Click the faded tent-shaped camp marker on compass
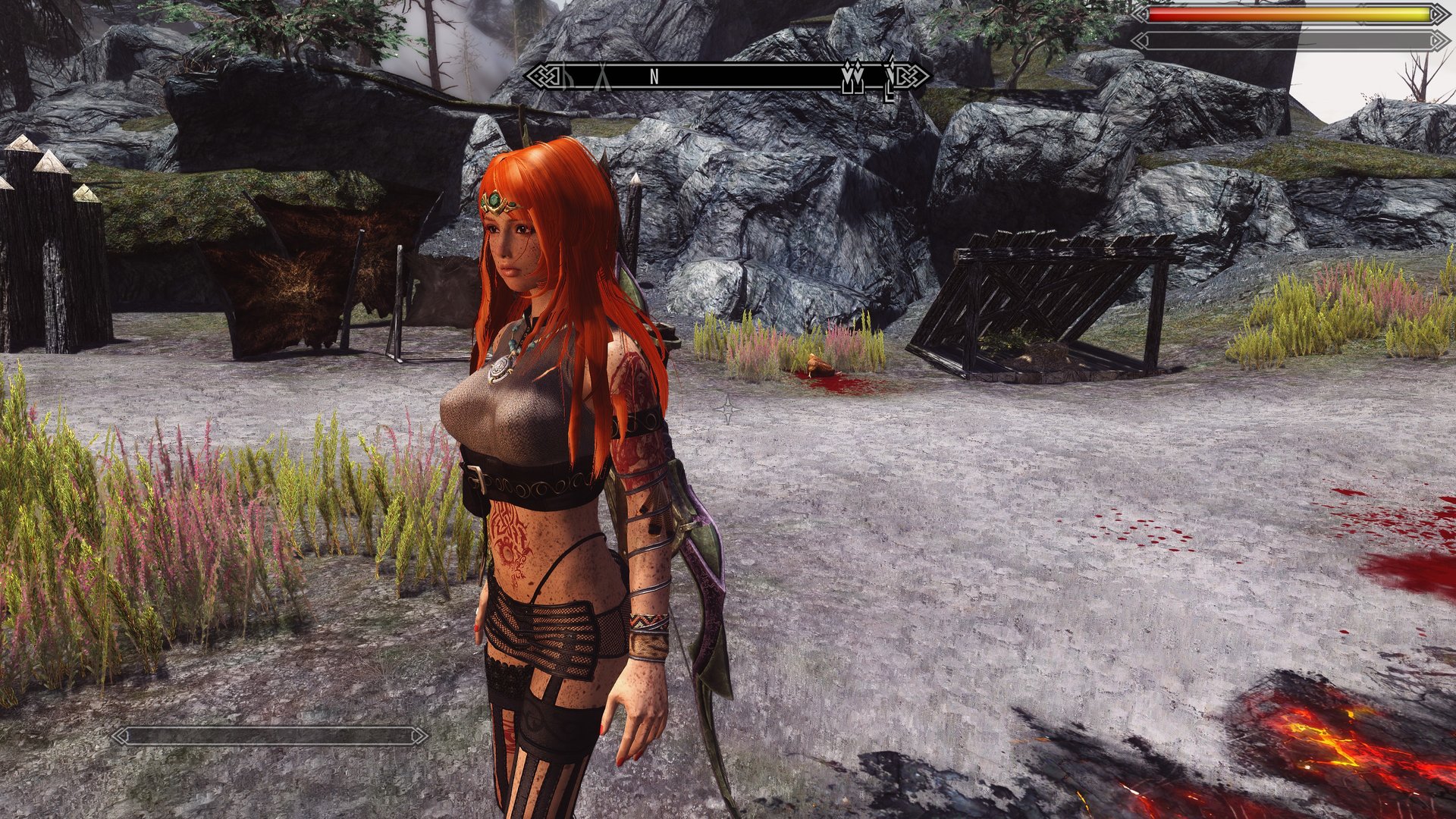1456x819 pixels. click(604, 77)
